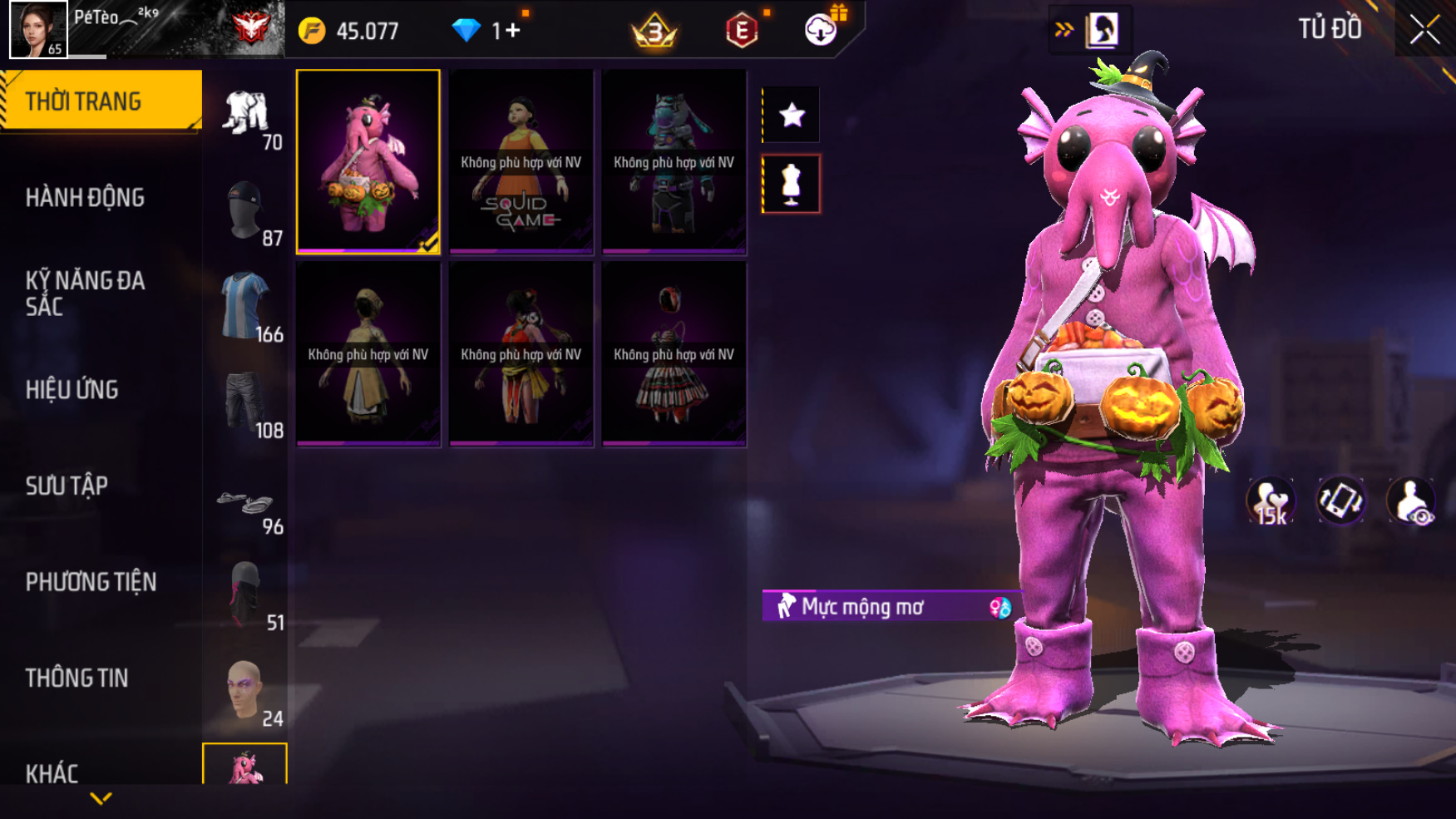Screen dimensions: 1456x819
Task: Select the Thời Trang tab
Action: click(x=101, y=101)
